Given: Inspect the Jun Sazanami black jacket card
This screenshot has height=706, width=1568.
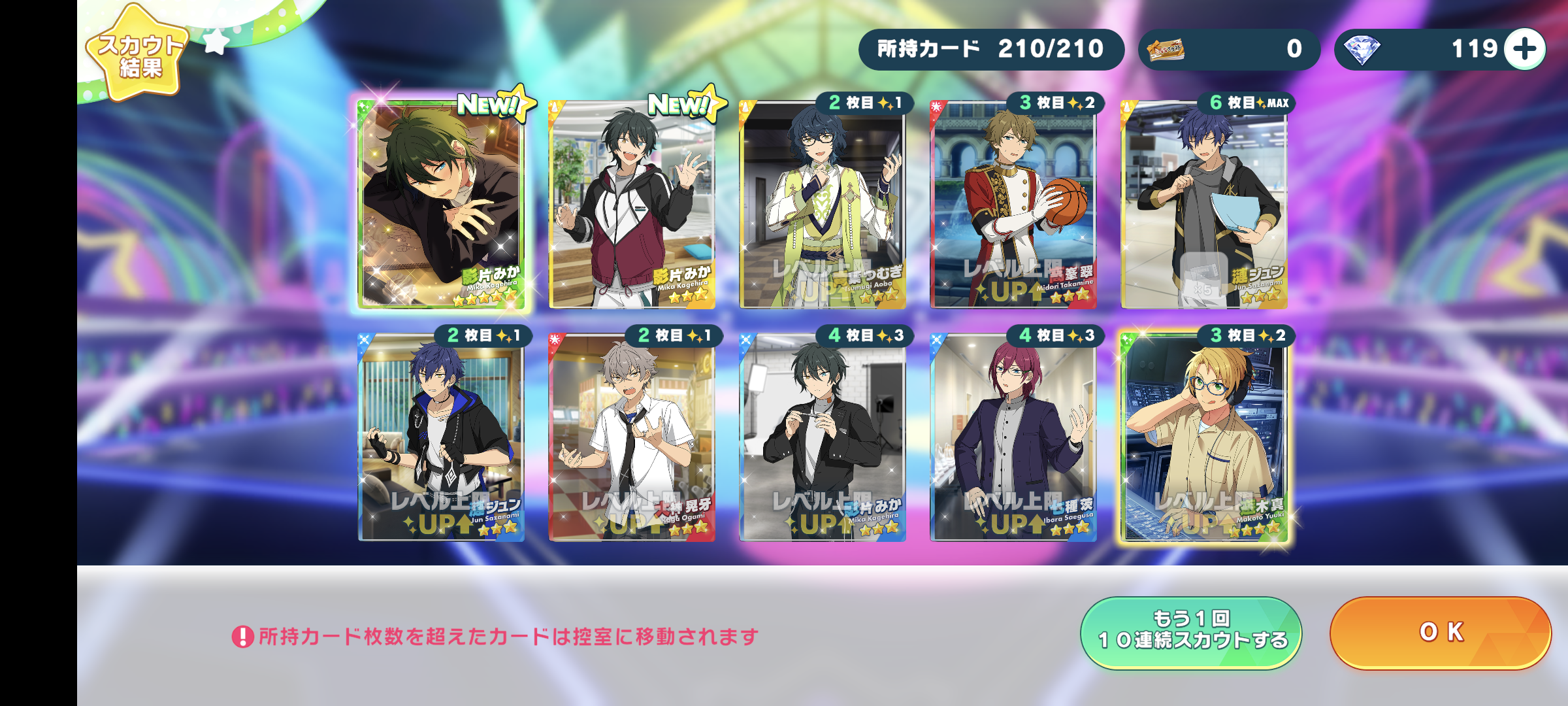Looking at the screenshot, I should coord(441,437).
